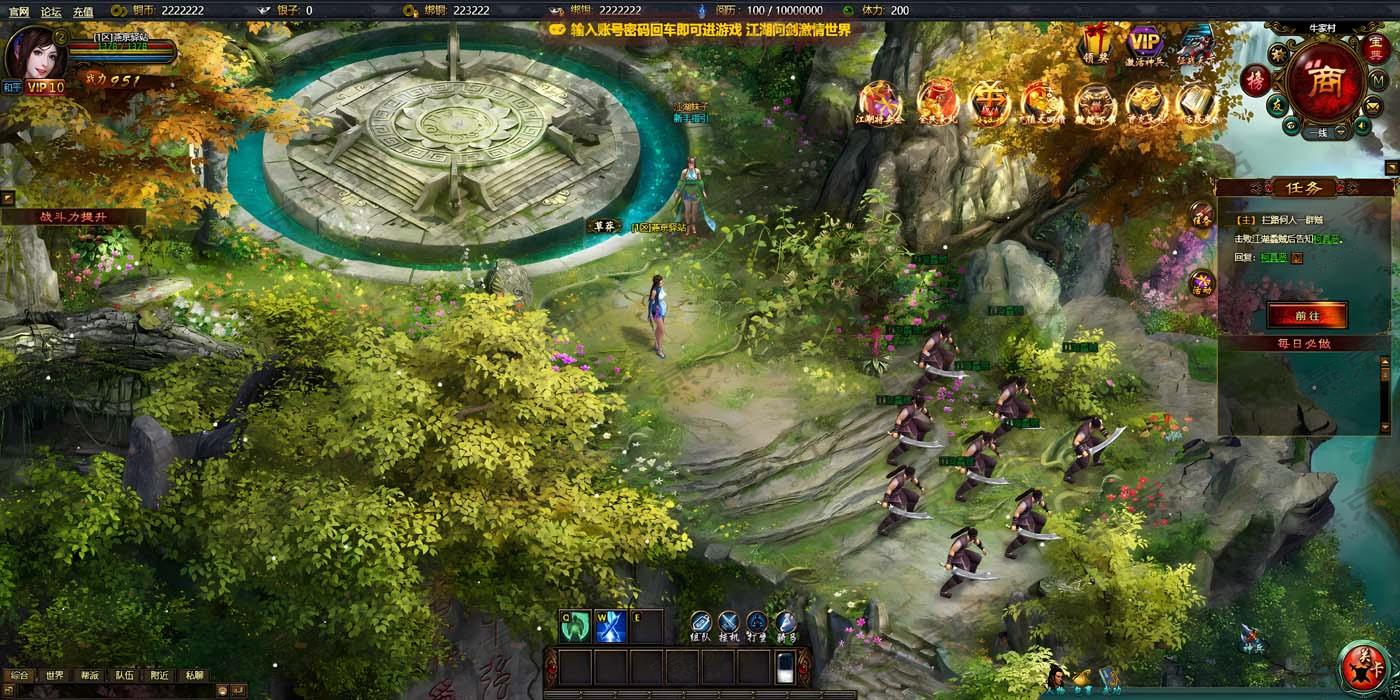Image resolution: width=1400 pixels, height=700 pixels.
Task: Open the VIP 激活神兵 icon
Action: (1145, 44)
